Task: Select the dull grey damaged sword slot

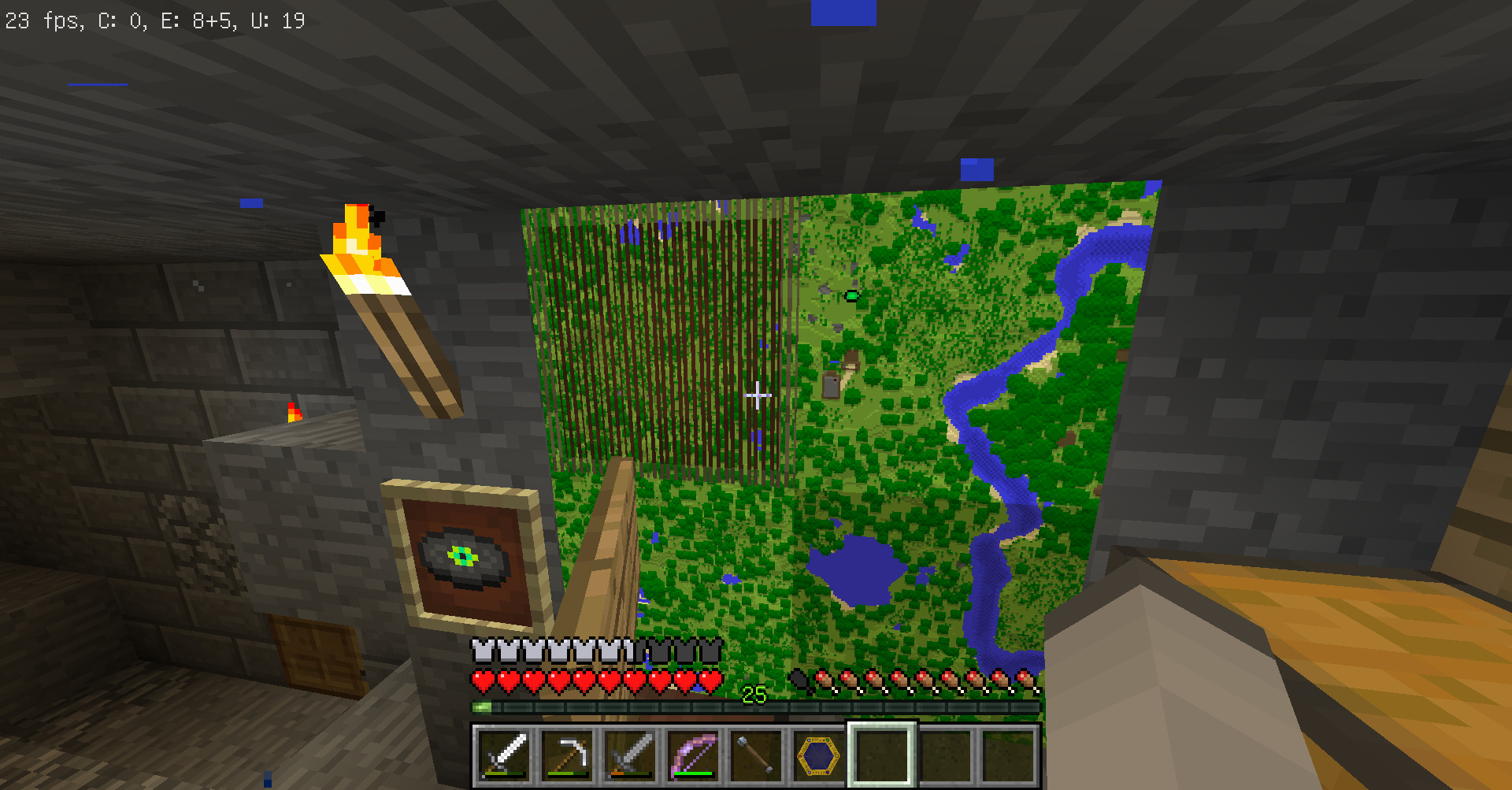Action: 630,755
